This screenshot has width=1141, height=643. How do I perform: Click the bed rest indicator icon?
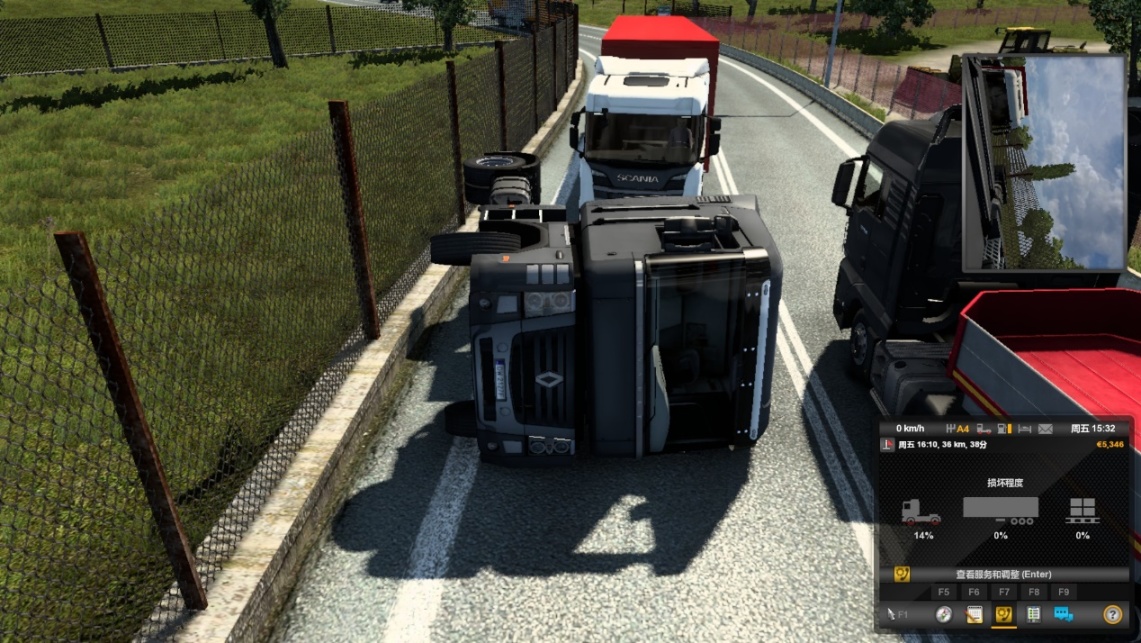click(x=1025, y=429)
